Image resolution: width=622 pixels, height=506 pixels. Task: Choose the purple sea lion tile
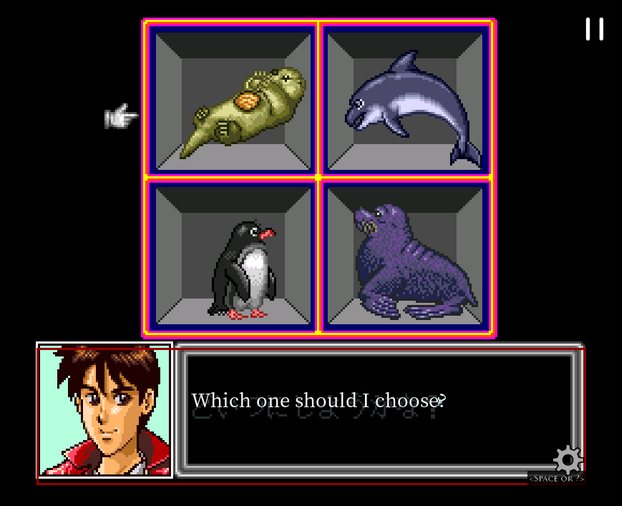(406, 257)
